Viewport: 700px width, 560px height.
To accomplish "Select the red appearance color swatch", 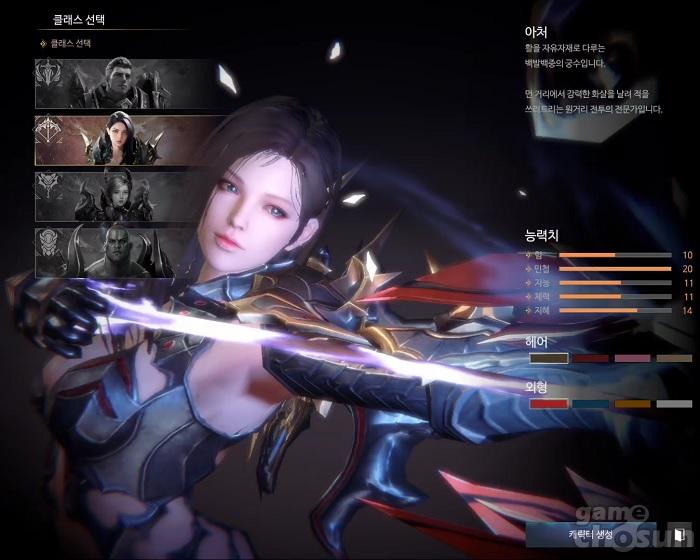I will coord(547,403).
